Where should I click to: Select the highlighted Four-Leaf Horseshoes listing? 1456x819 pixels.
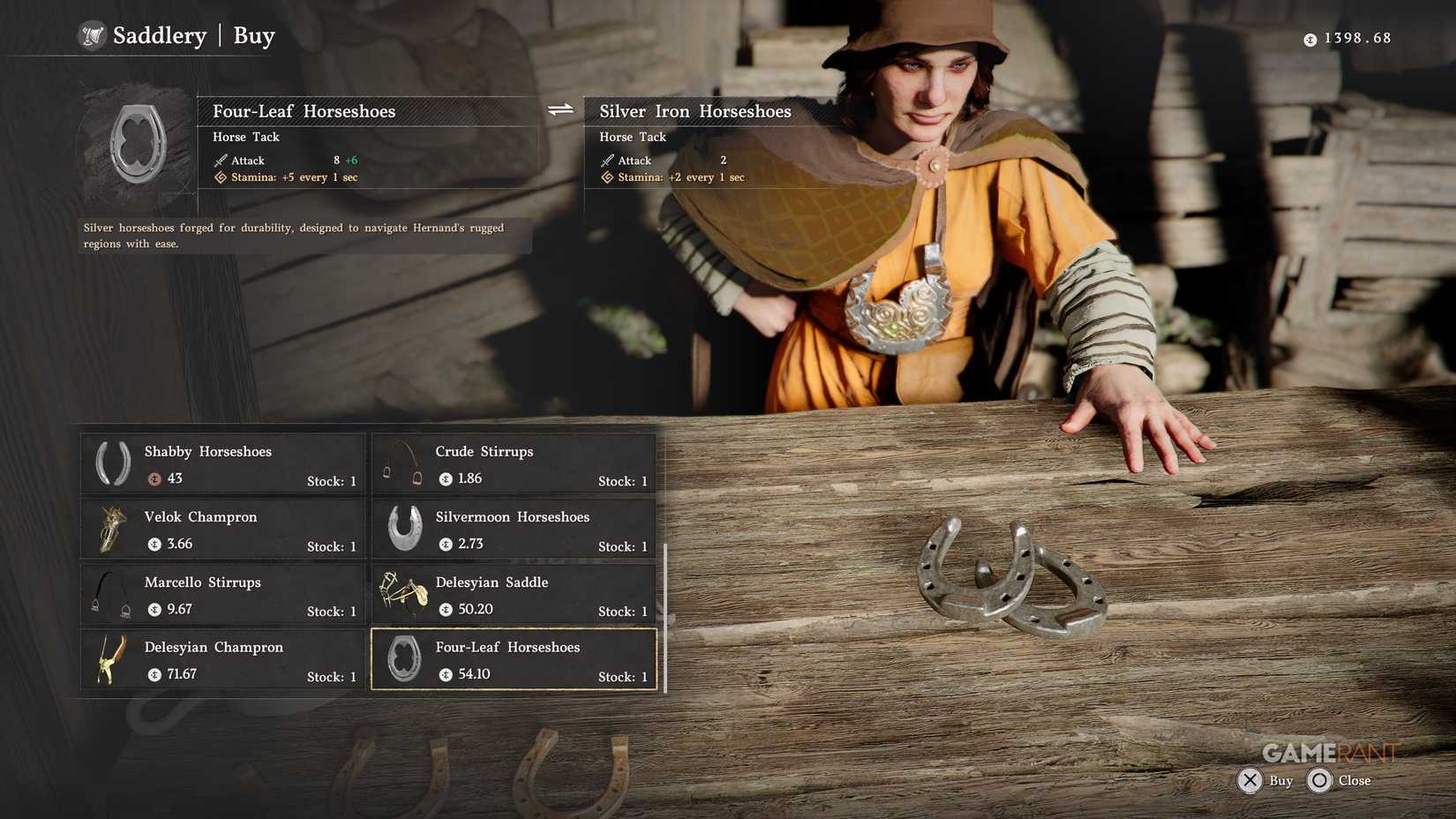514,658
